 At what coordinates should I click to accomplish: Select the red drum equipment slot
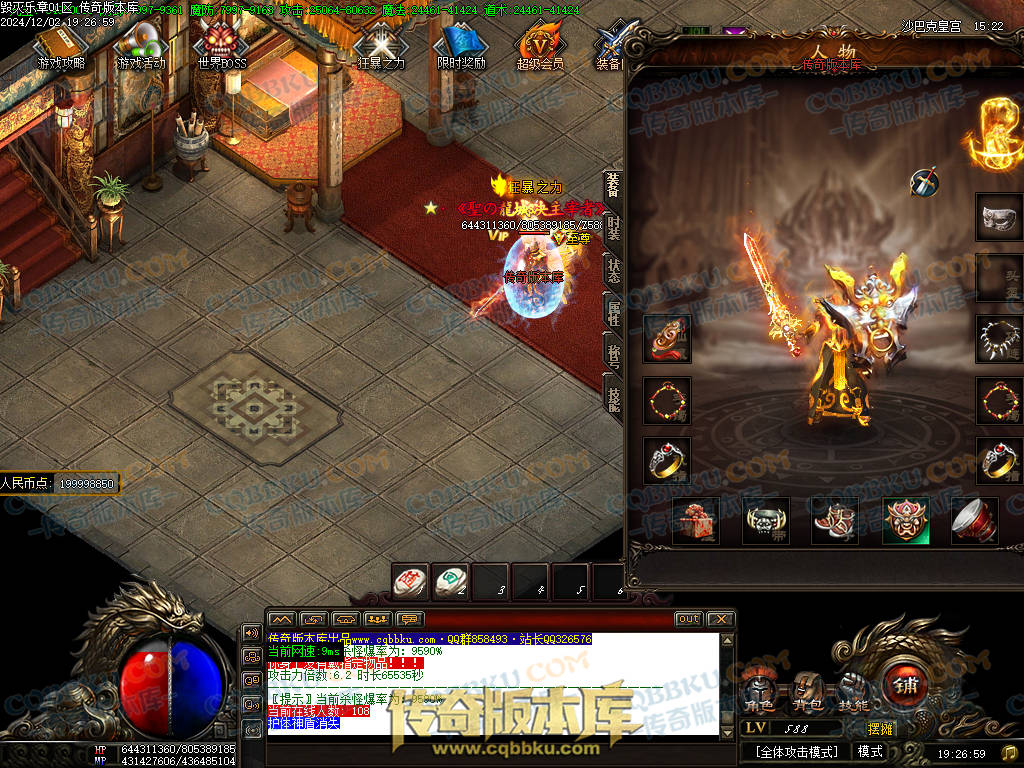coord(974,521)
